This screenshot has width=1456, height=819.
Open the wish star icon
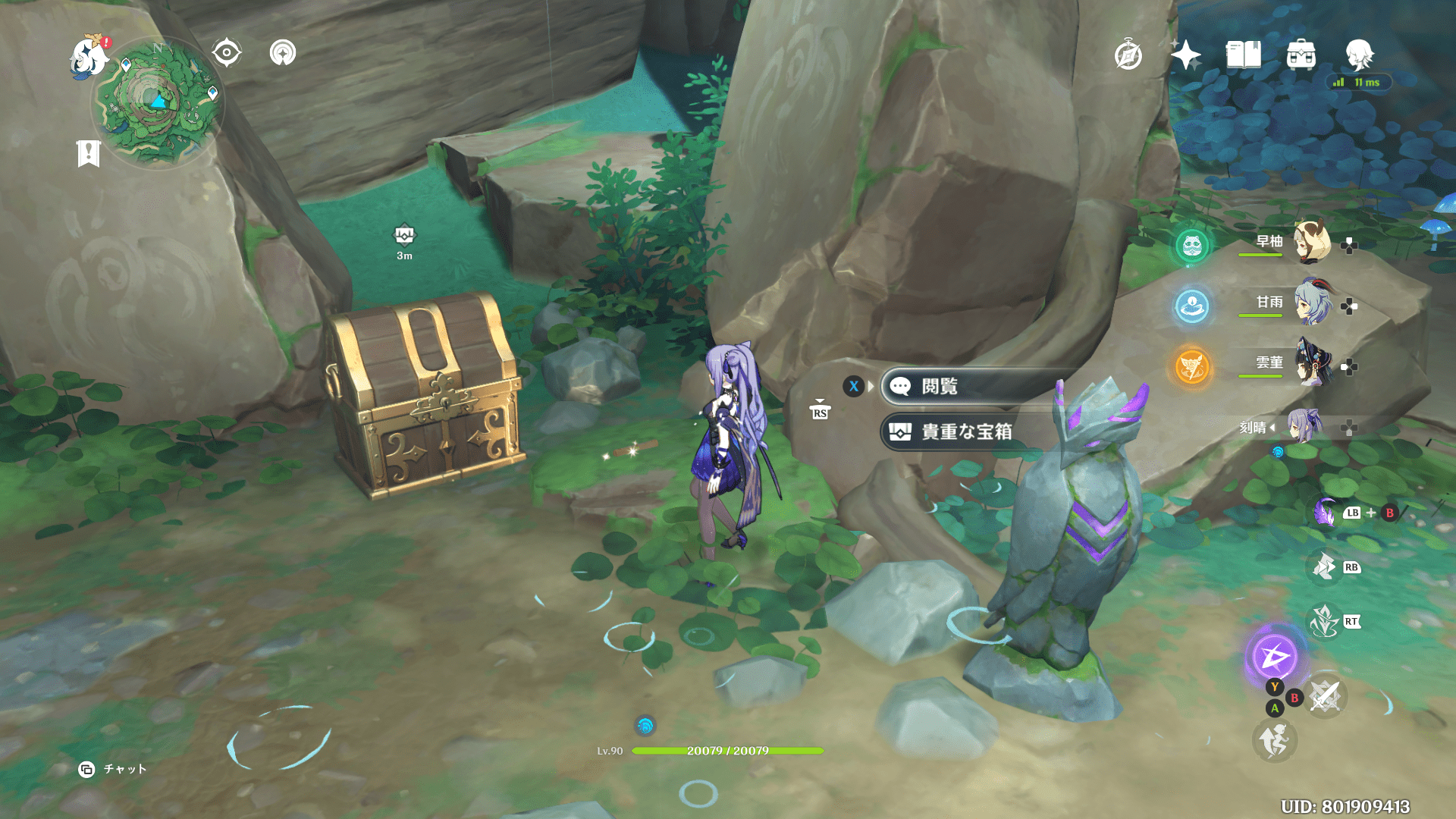click(x=1185, y=55)
